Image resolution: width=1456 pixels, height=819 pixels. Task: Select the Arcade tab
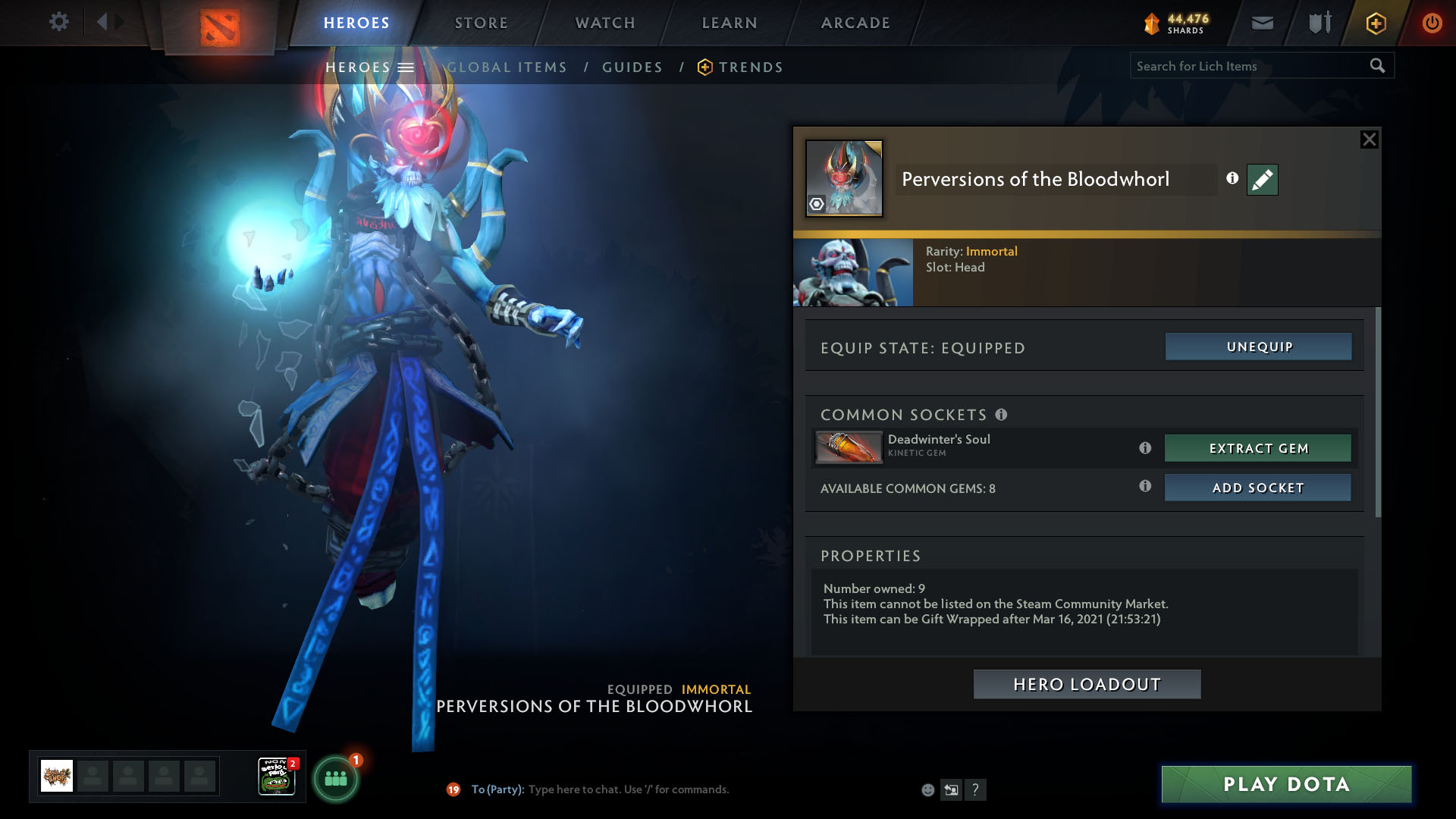(x=855, y=23)
